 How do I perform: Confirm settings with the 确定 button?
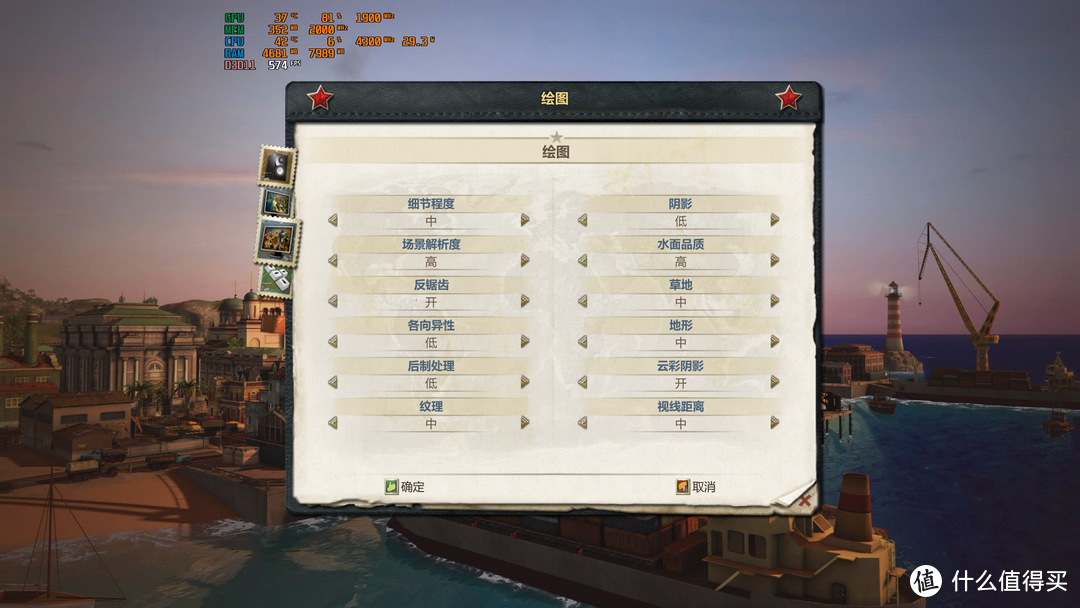[x=405, y=487]
